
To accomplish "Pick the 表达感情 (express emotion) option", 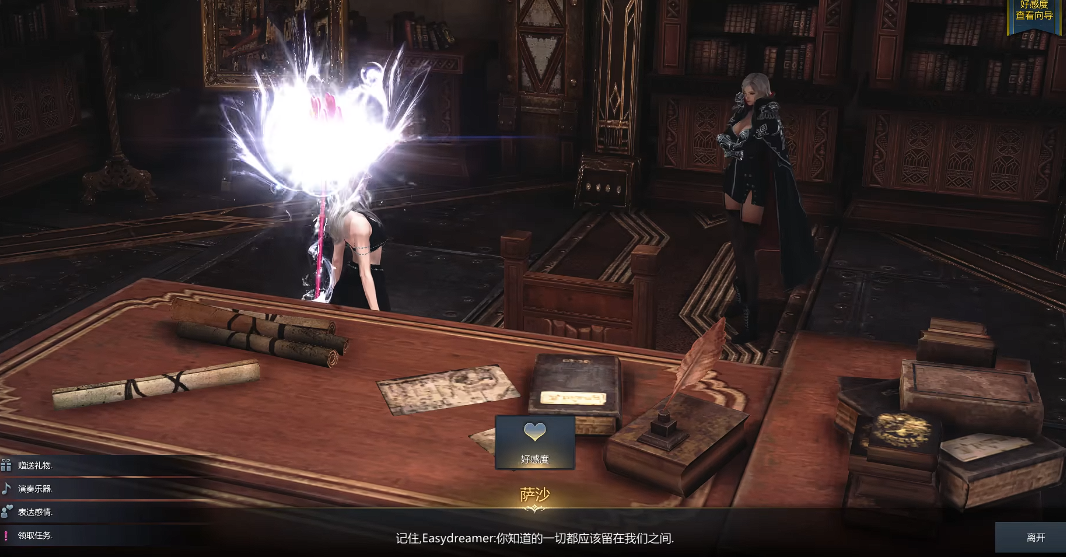I will [36, 512].
